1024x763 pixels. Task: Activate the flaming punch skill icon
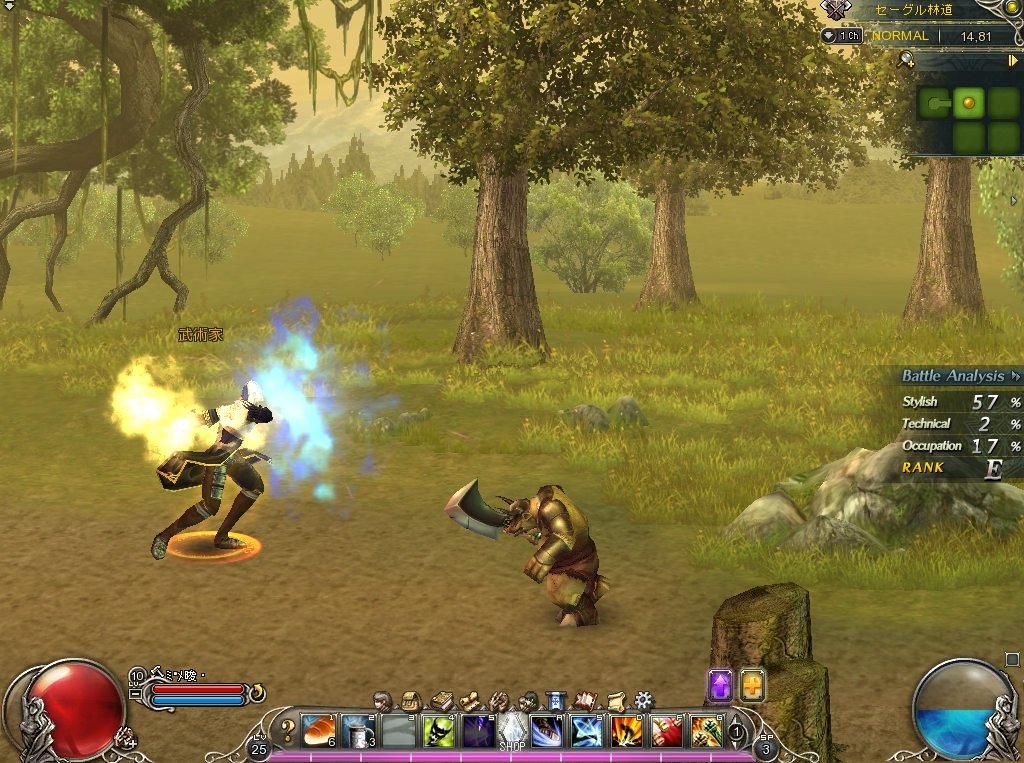627,731
